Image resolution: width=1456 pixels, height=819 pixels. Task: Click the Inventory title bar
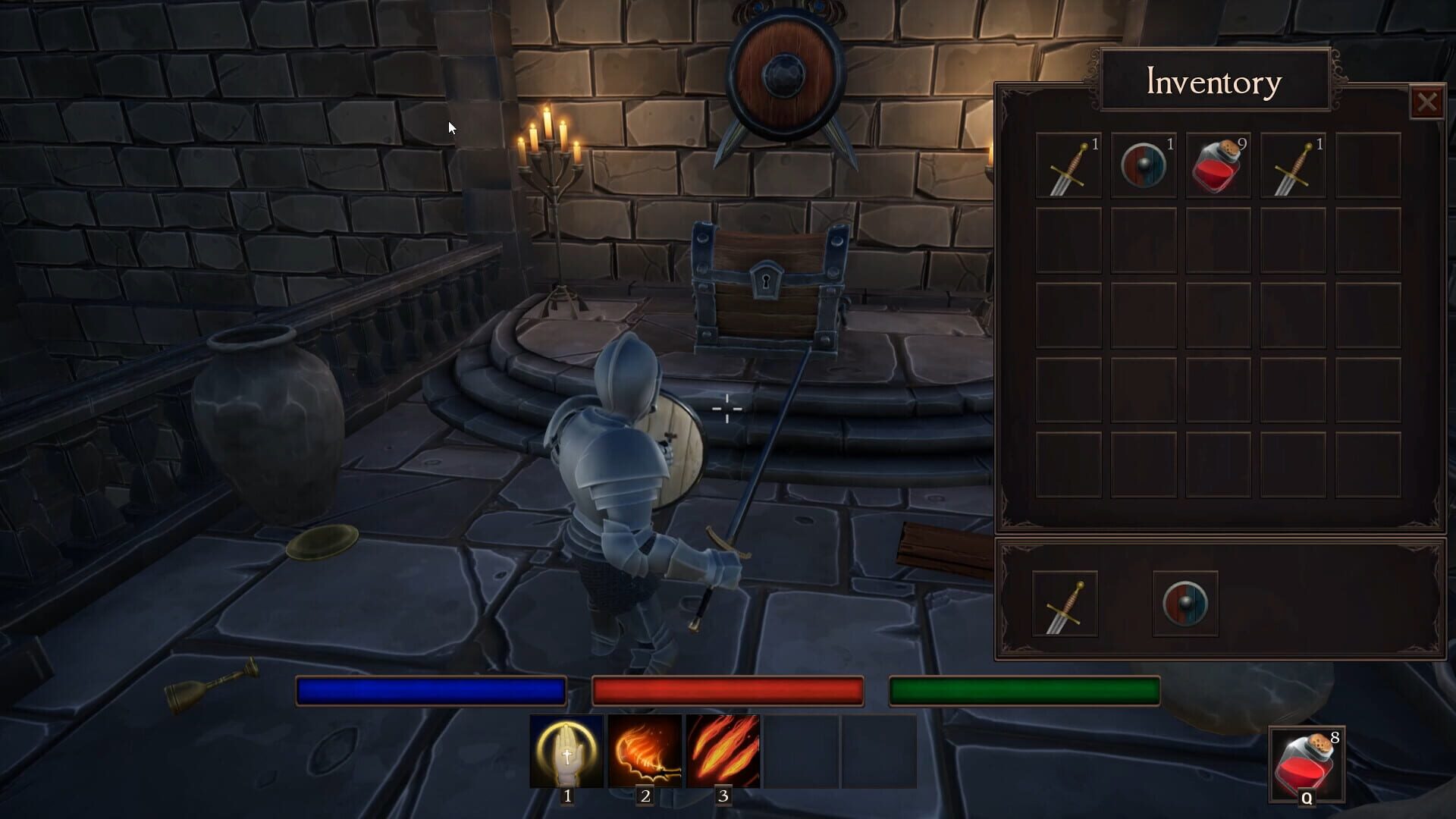coord(1213,82)
